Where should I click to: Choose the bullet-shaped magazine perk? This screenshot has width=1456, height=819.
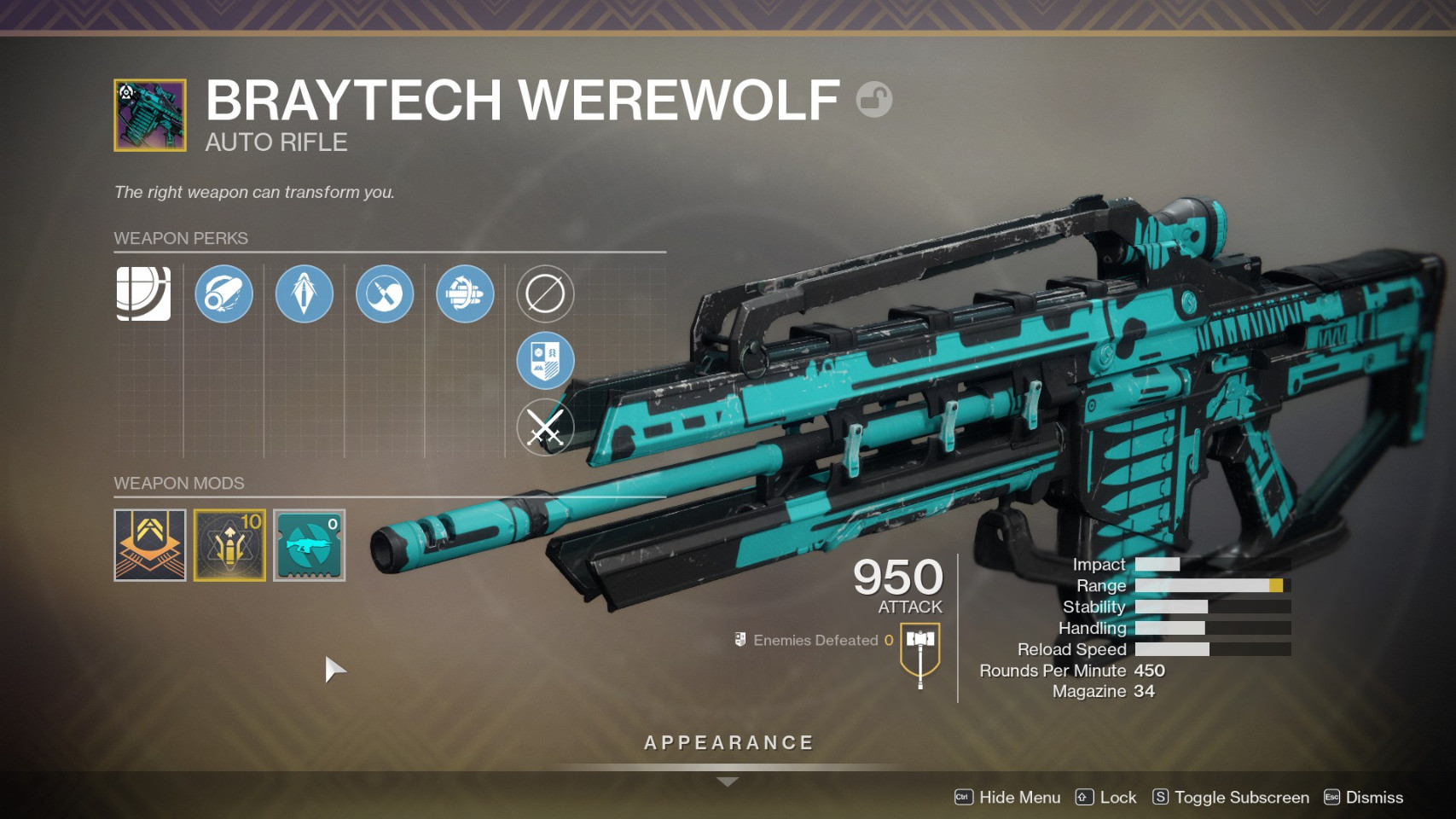click(304, 293)
